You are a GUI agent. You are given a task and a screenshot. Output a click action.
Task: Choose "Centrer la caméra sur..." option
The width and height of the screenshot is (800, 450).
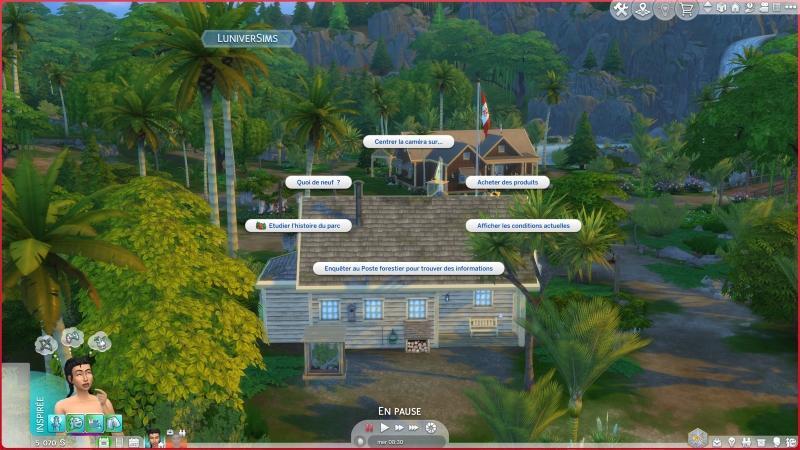point(408,142)
